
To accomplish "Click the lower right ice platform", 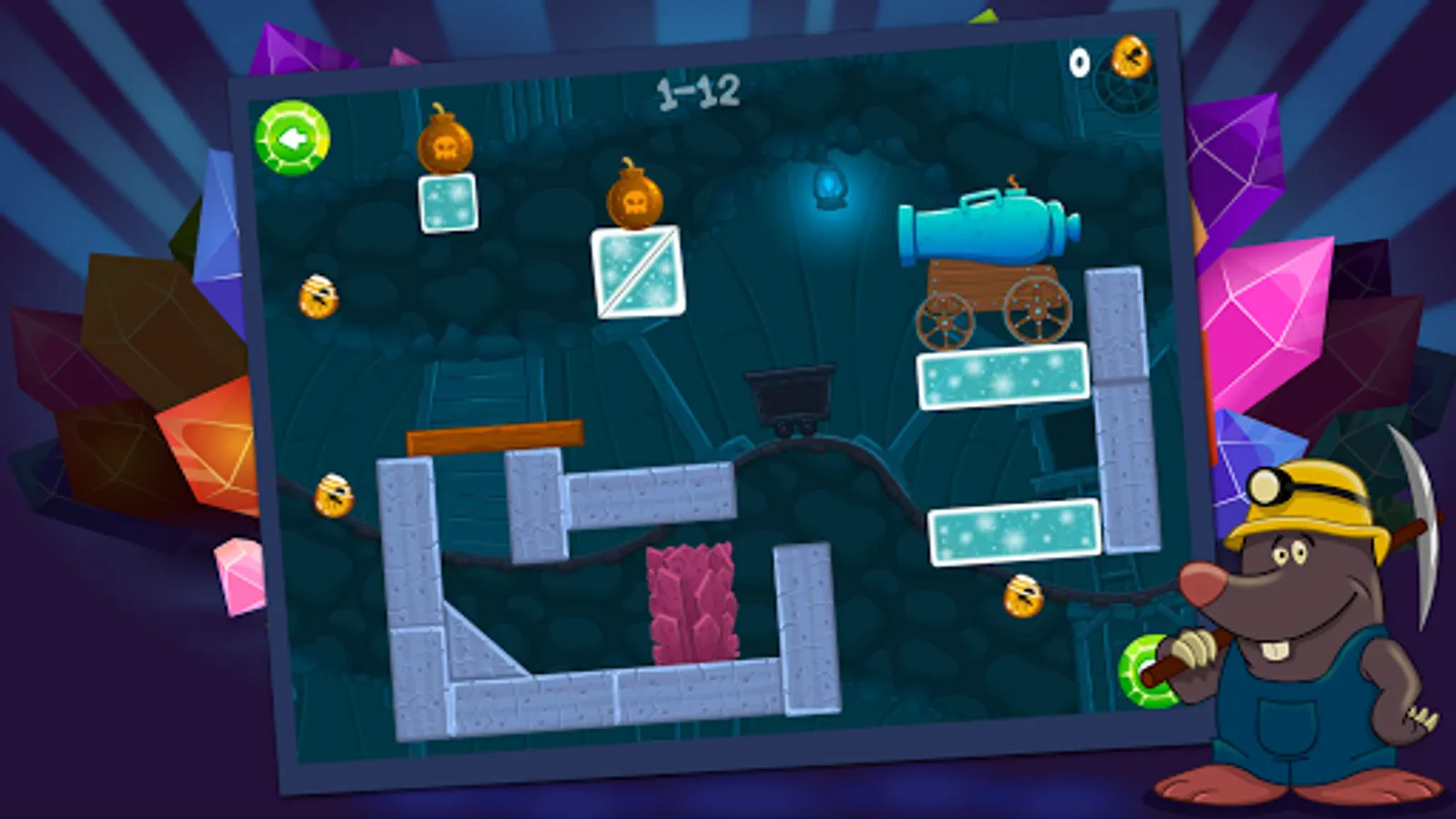I will click(1013, 532).
